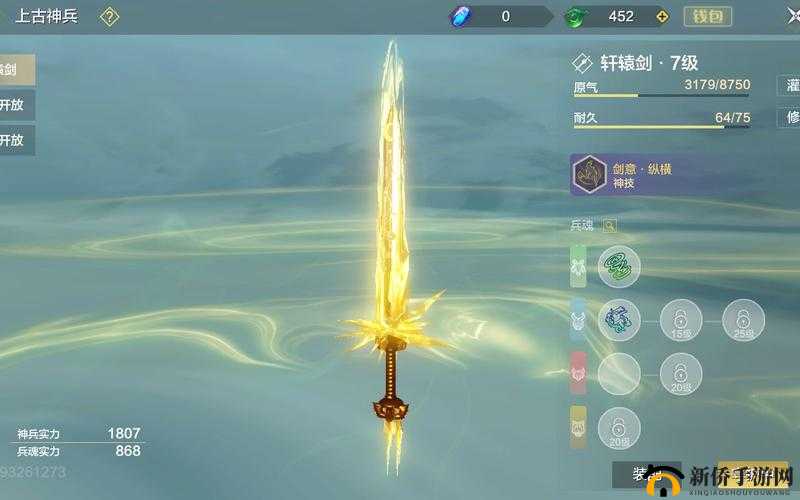Open the 钱包 wallet button
This screenshot has width=800, height=500.
[708, 16]
